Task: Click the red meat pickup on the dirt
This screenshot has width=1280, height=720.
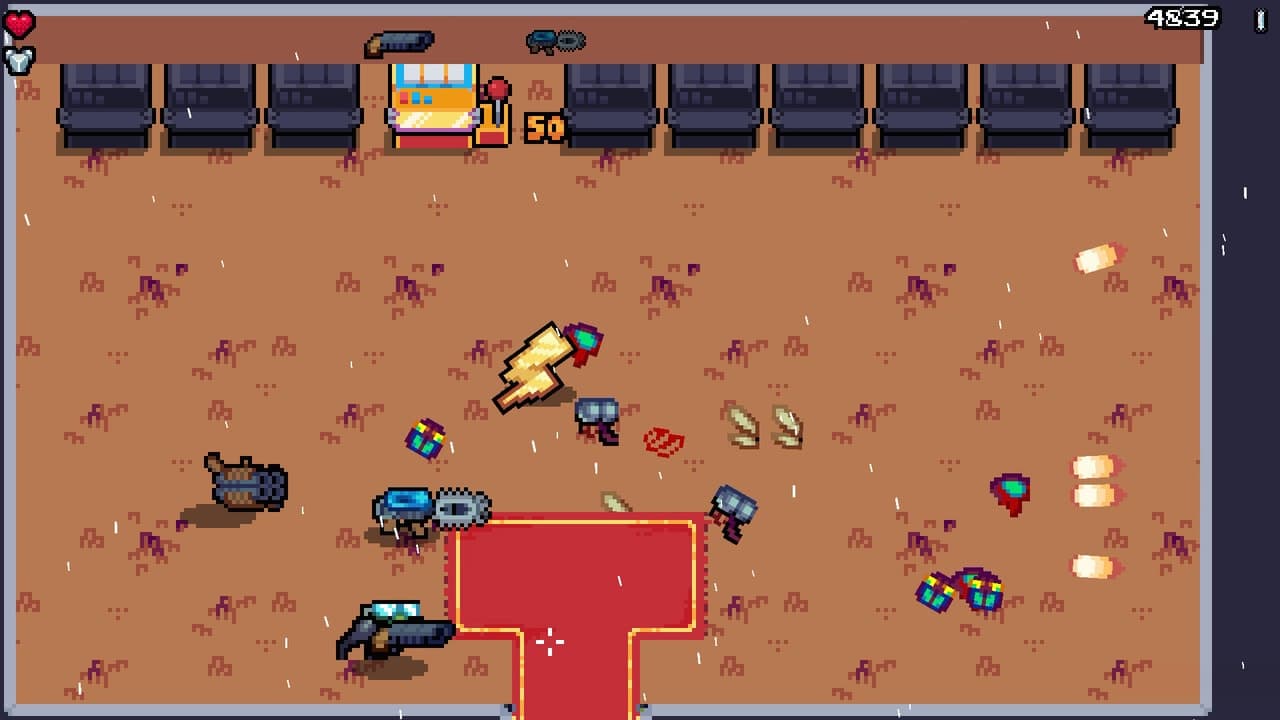Action: pyautogui.click(x=662, y=440)
